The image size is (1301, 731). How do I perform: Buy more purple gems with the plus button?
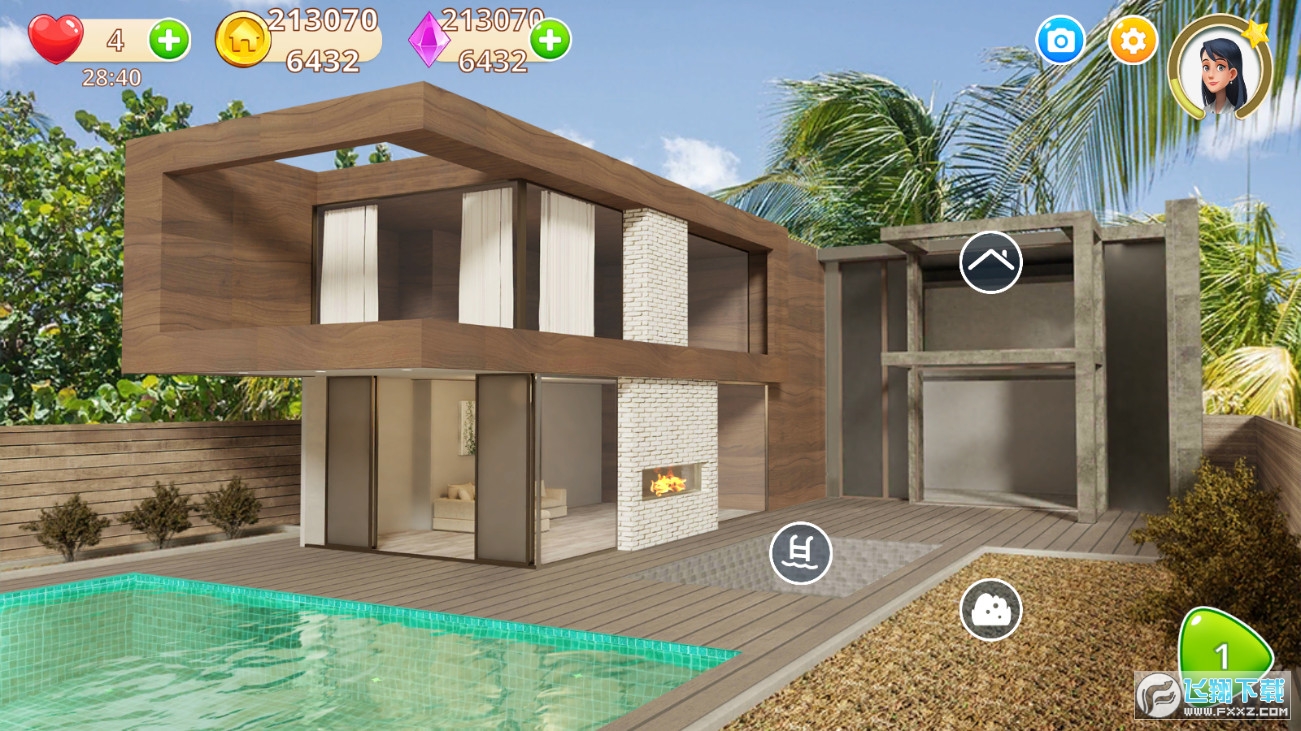549,40
